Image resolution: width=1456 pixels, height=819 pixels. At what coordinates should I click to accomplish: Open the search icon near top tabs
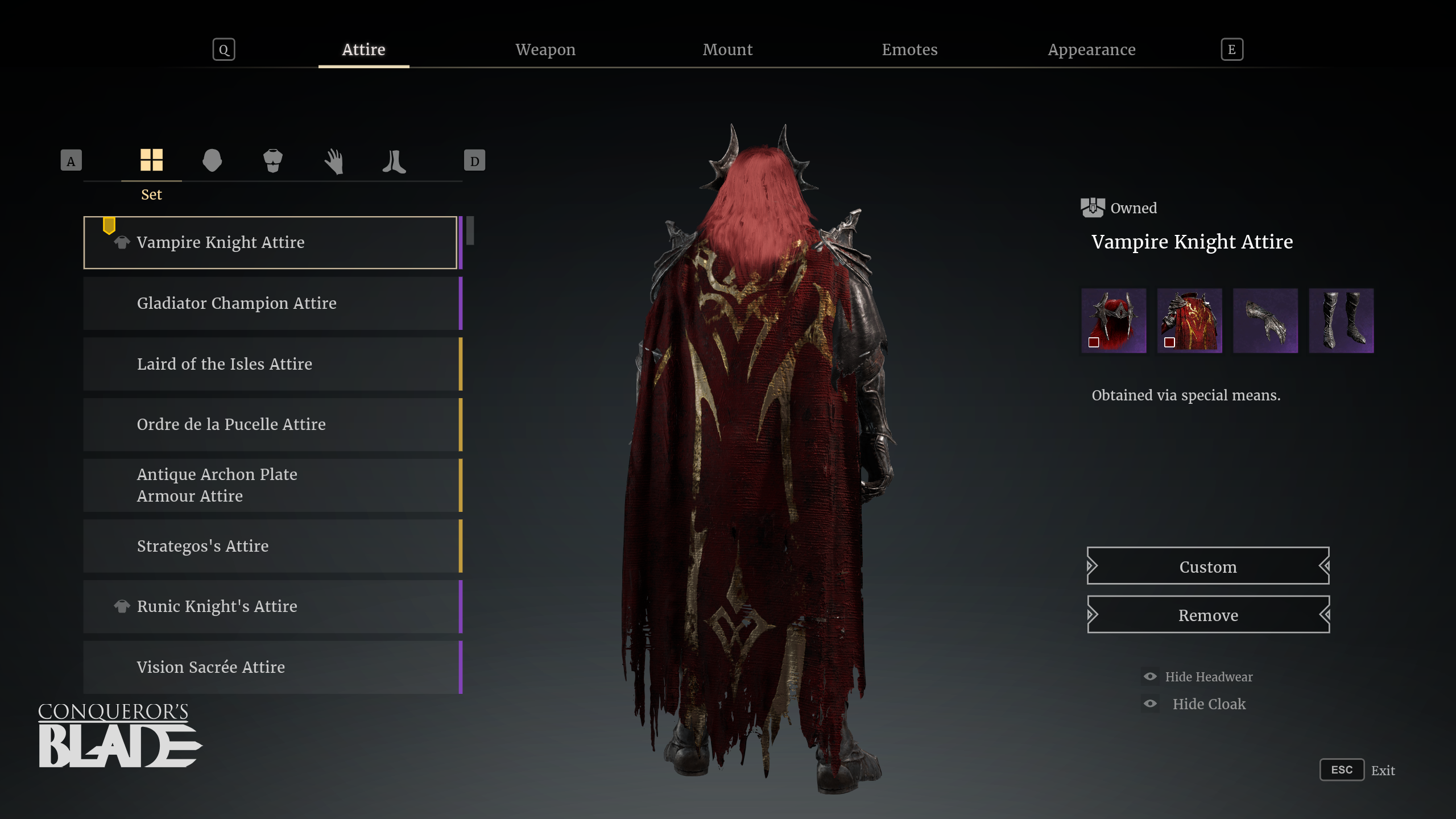pos(224,49)
